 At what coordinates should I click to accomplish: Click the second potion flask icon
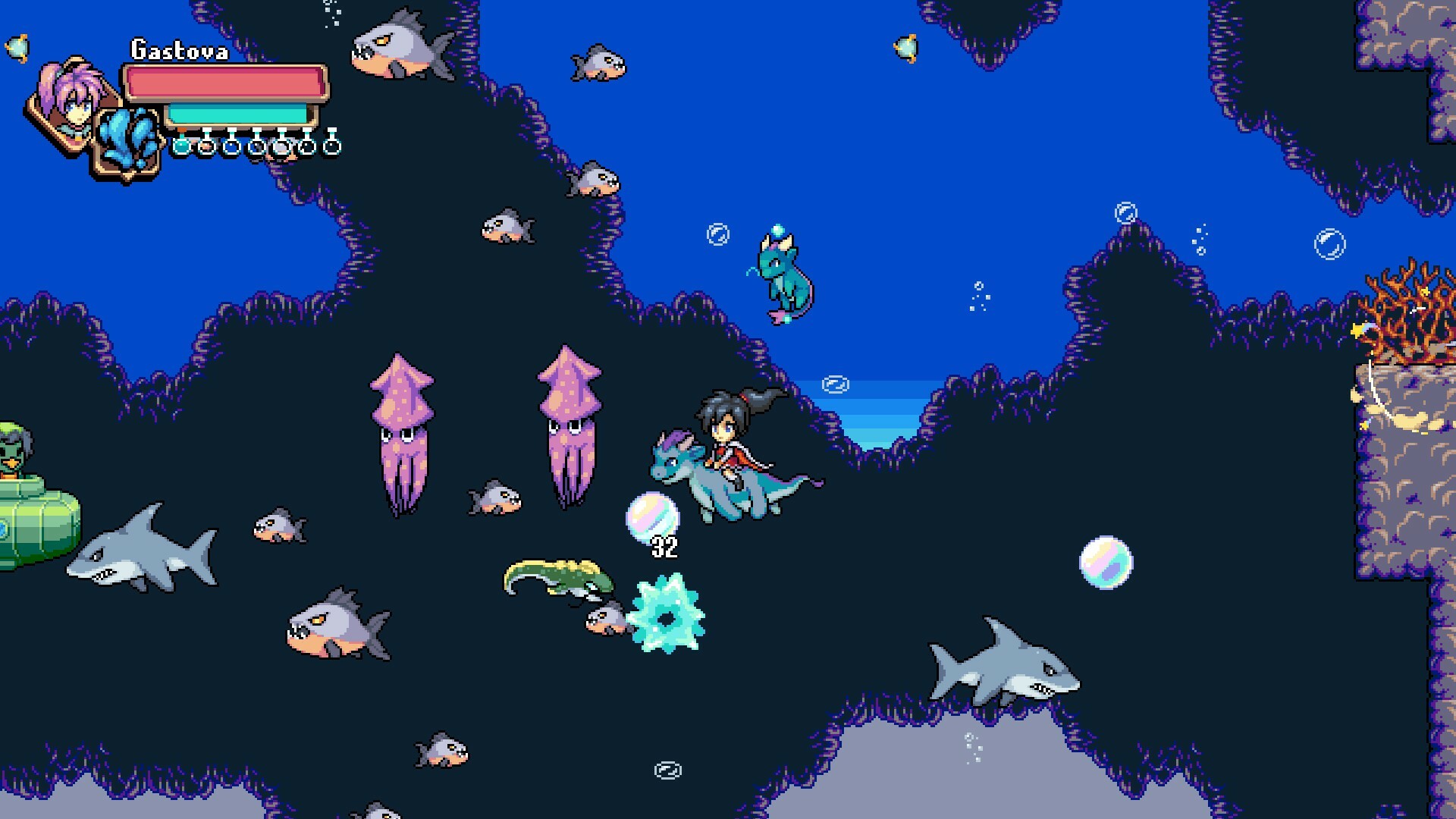[206, 146]
